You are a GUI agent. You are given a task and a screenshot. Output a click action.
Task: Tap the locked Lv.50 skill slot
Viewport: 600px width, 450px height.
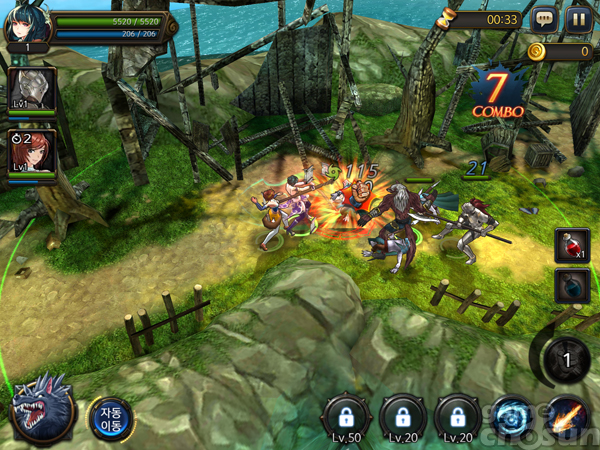pyautogui.click(x=346, y=416)
